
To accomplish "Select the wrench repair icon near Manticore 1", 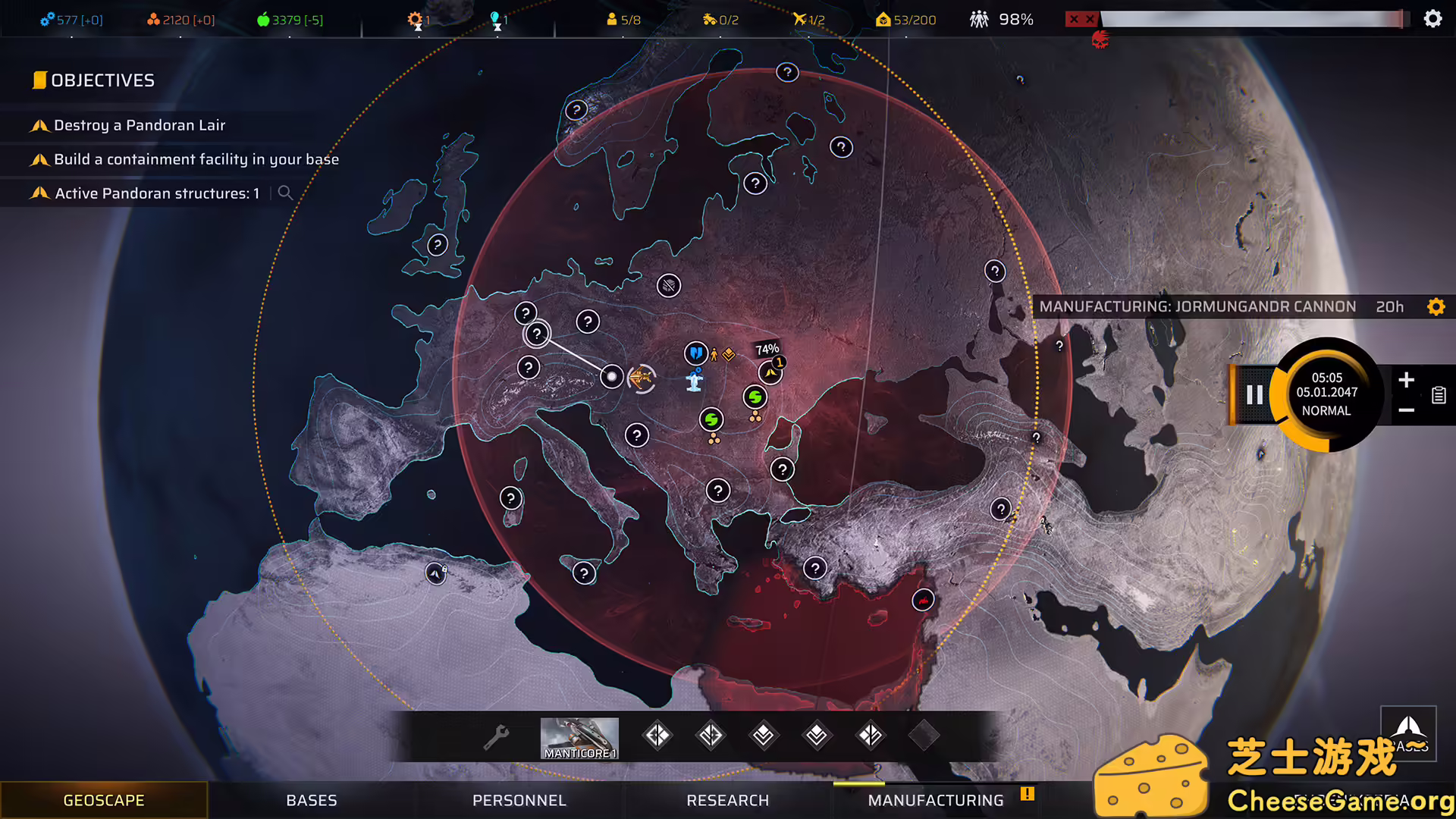I will pyautogui.click(x=497, y=736).
